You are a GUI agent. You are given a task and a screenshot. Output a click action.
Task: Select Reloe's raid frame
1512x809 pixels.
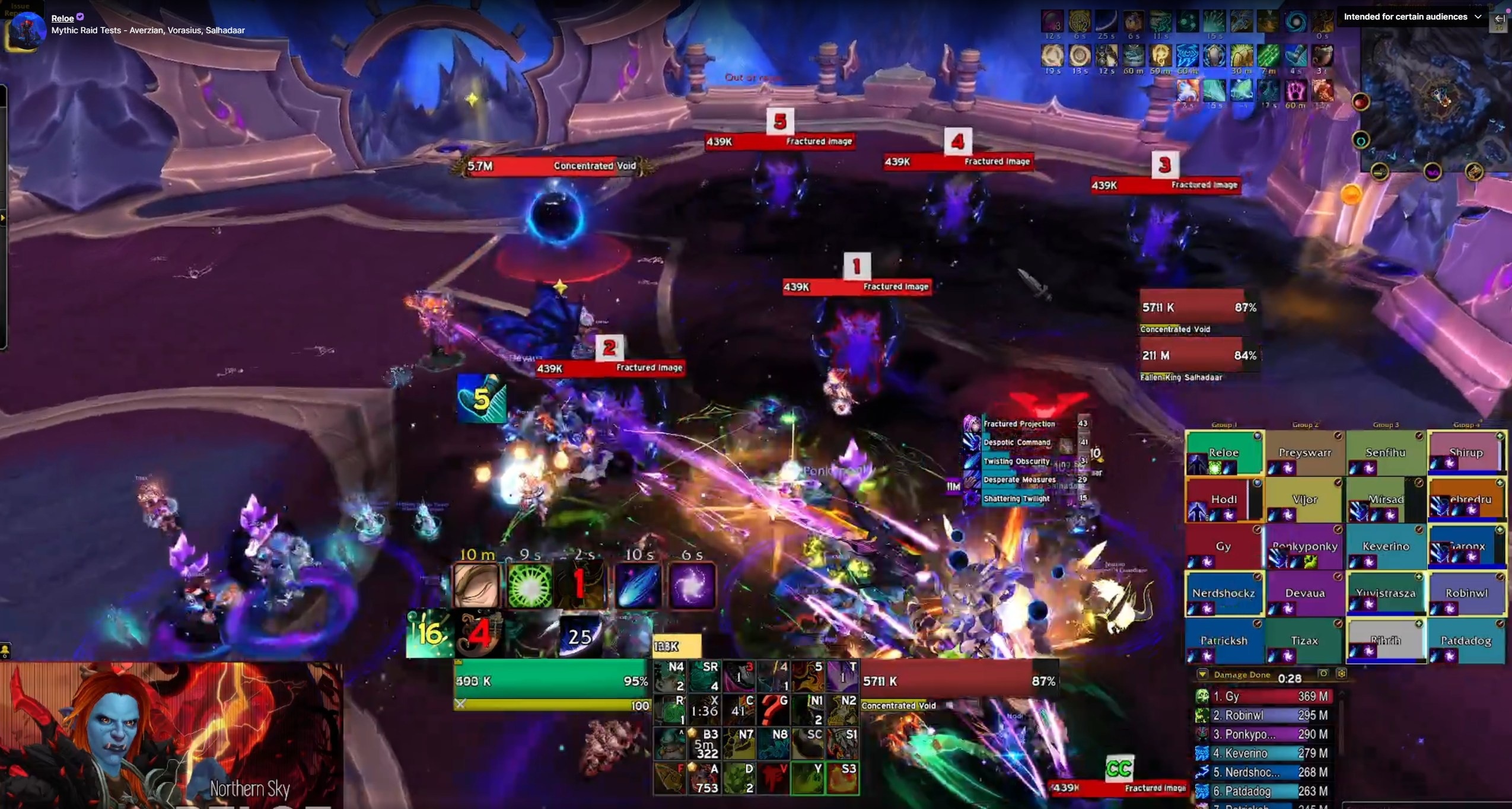pyautogui.click(x=1223, y=453)
